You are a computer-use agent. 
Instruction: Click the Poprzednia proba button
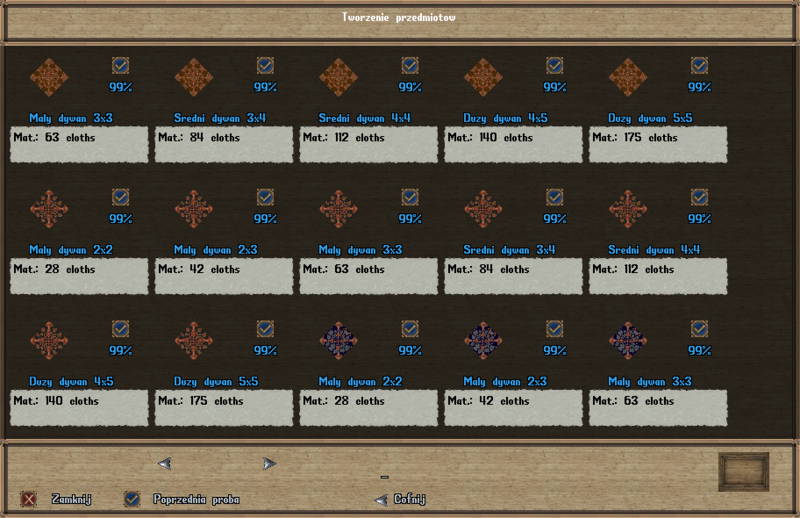coord(132,498)
